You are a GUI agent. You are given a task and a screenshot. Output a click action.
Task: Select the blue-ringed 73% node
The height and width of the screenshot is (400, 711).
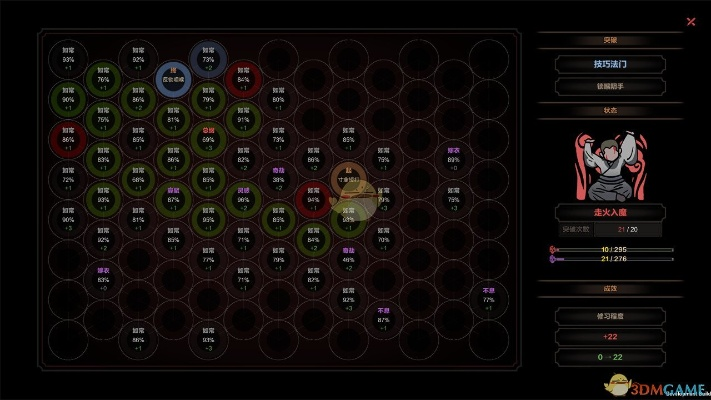click(207, 59)
